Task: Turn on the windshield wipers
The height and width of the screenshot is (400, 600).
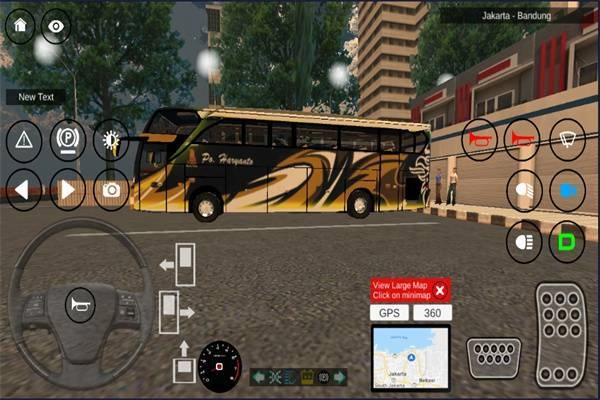Action: tap(567, 139)
